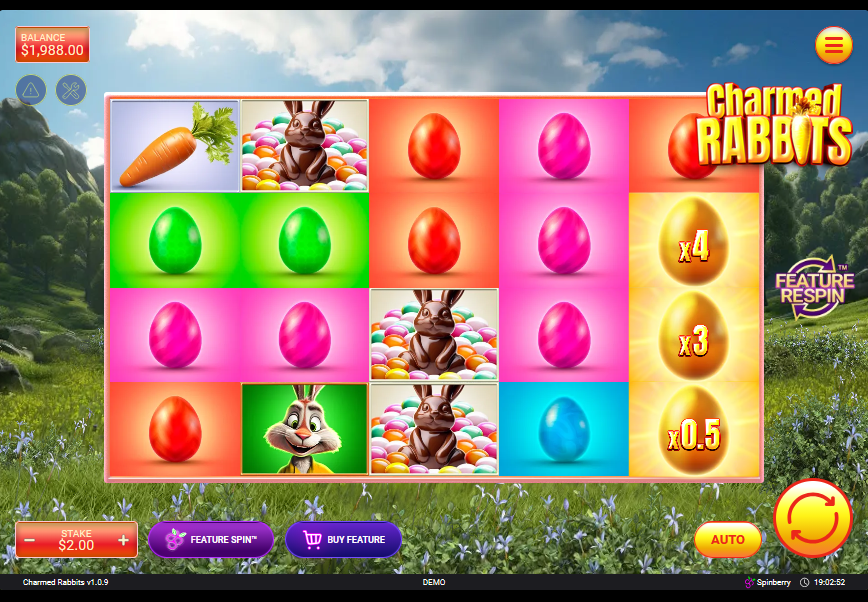
Task: Click the Spinberry logo link
Action: (x=768, y=582)
